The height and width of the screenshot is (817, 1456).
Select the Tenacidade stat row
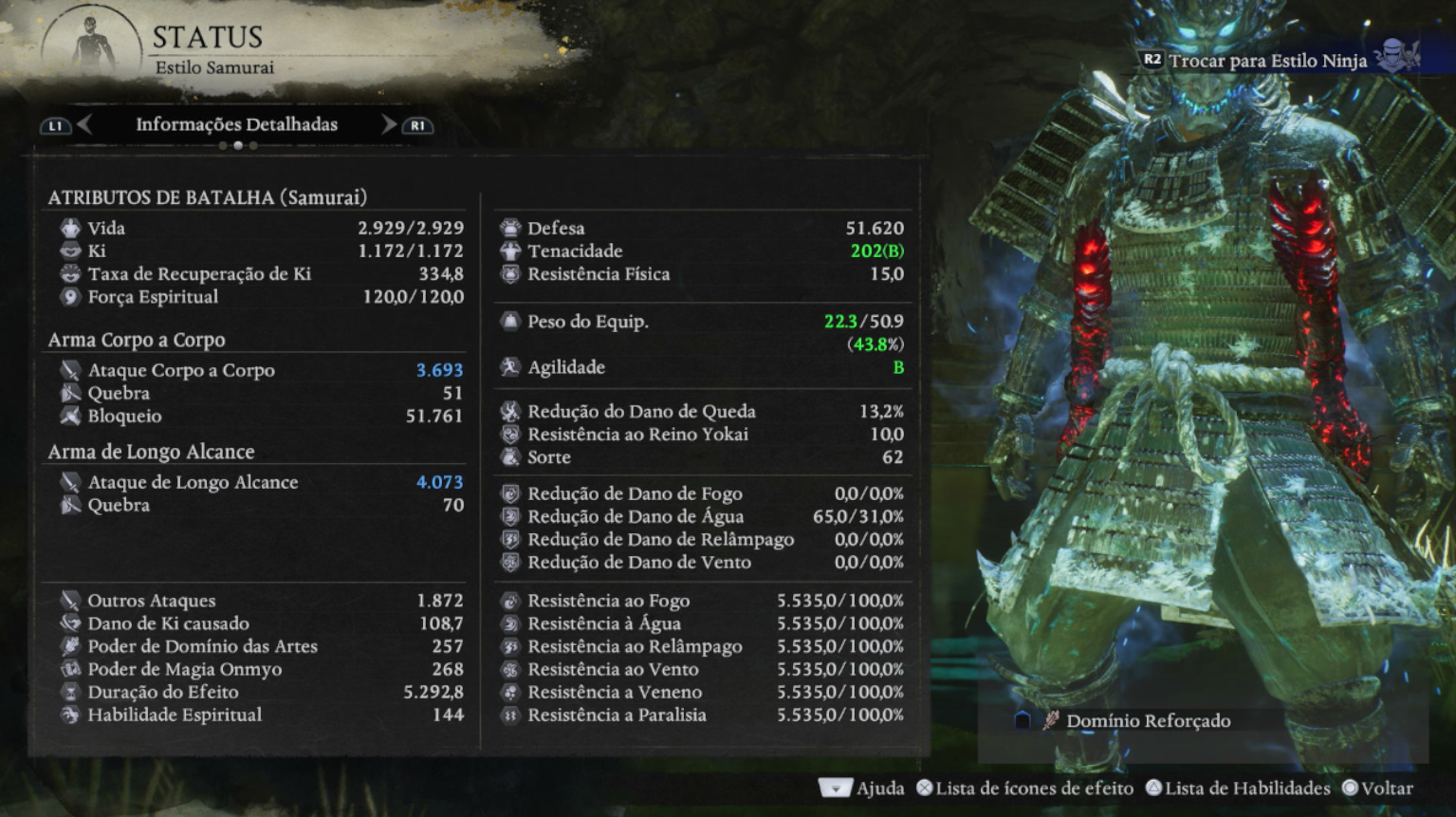tap(702, 251)
